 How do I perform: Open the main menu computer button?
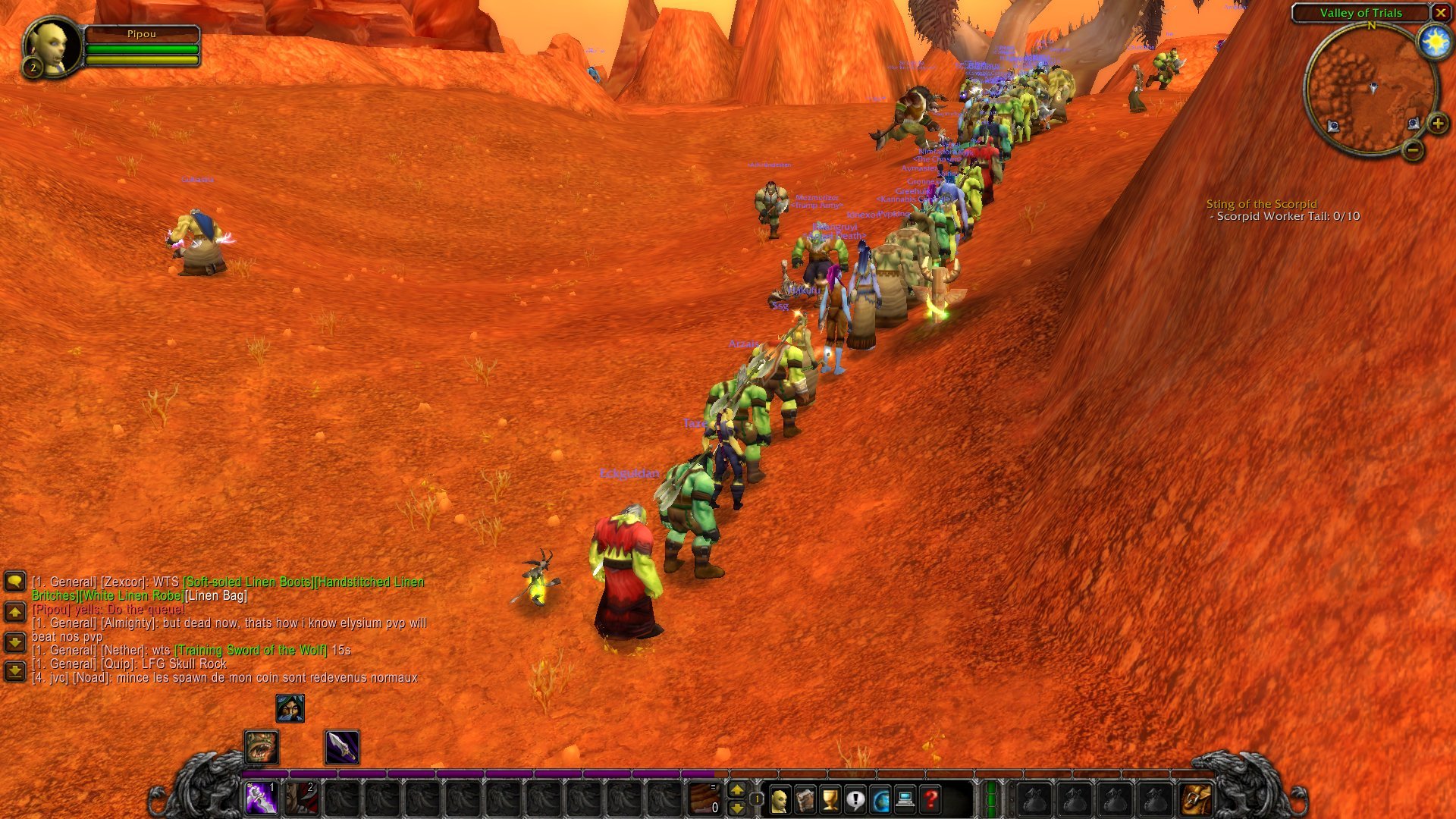pyautogui.click(x=905, y=799)
